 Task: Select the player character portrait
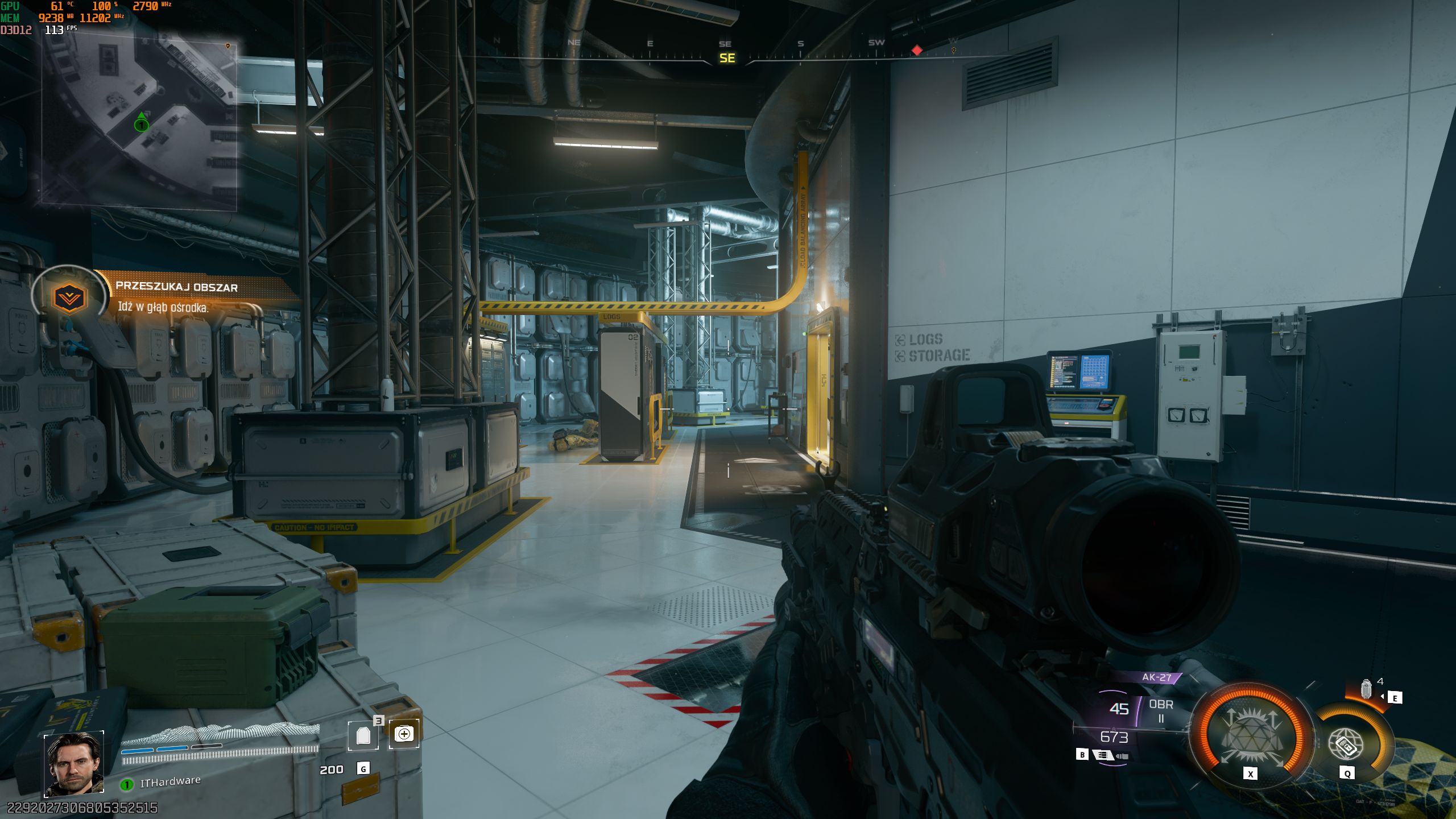click(74, 764)
